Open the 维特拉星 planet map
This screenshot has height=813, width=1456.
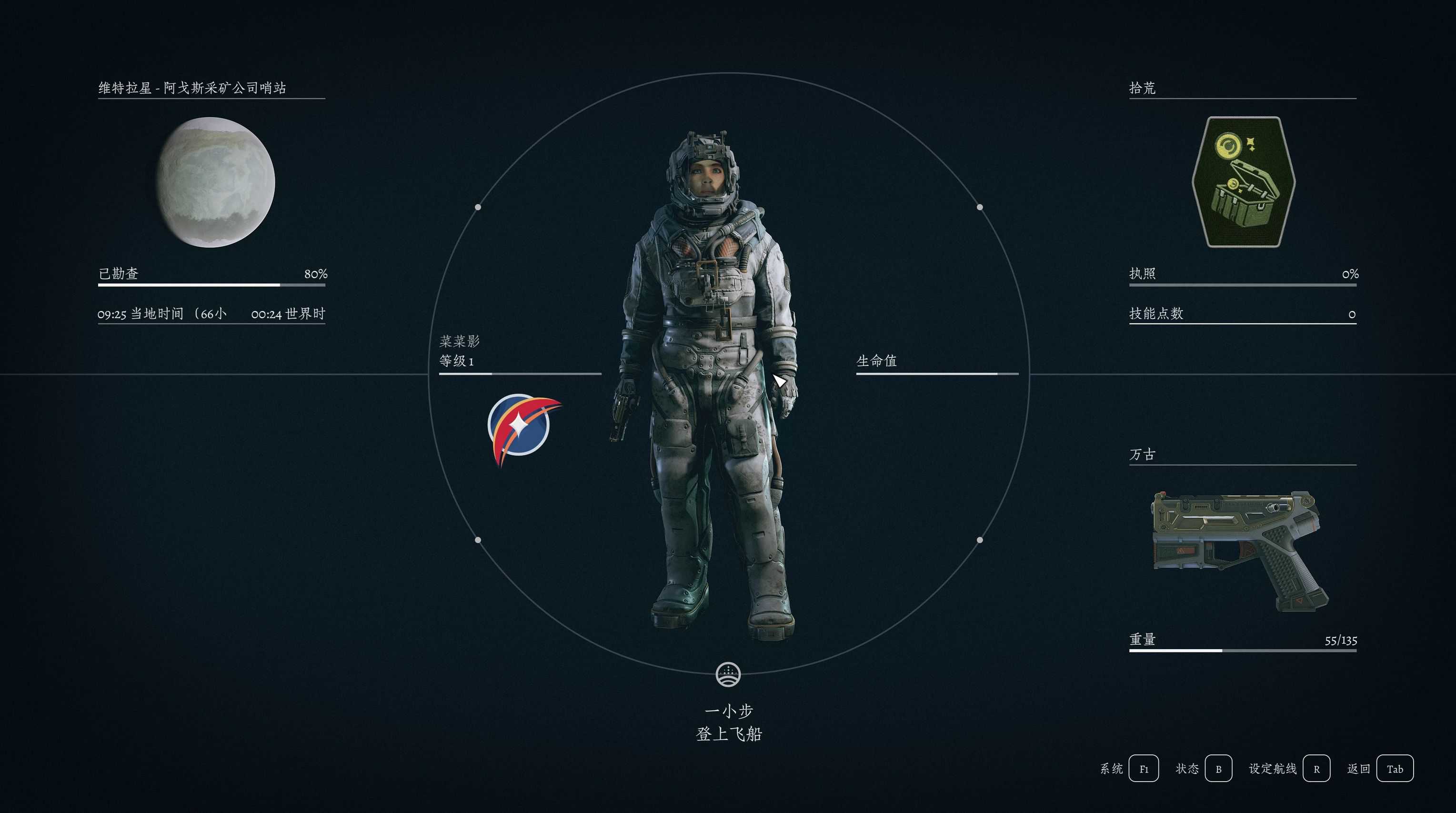pos(215,182)
